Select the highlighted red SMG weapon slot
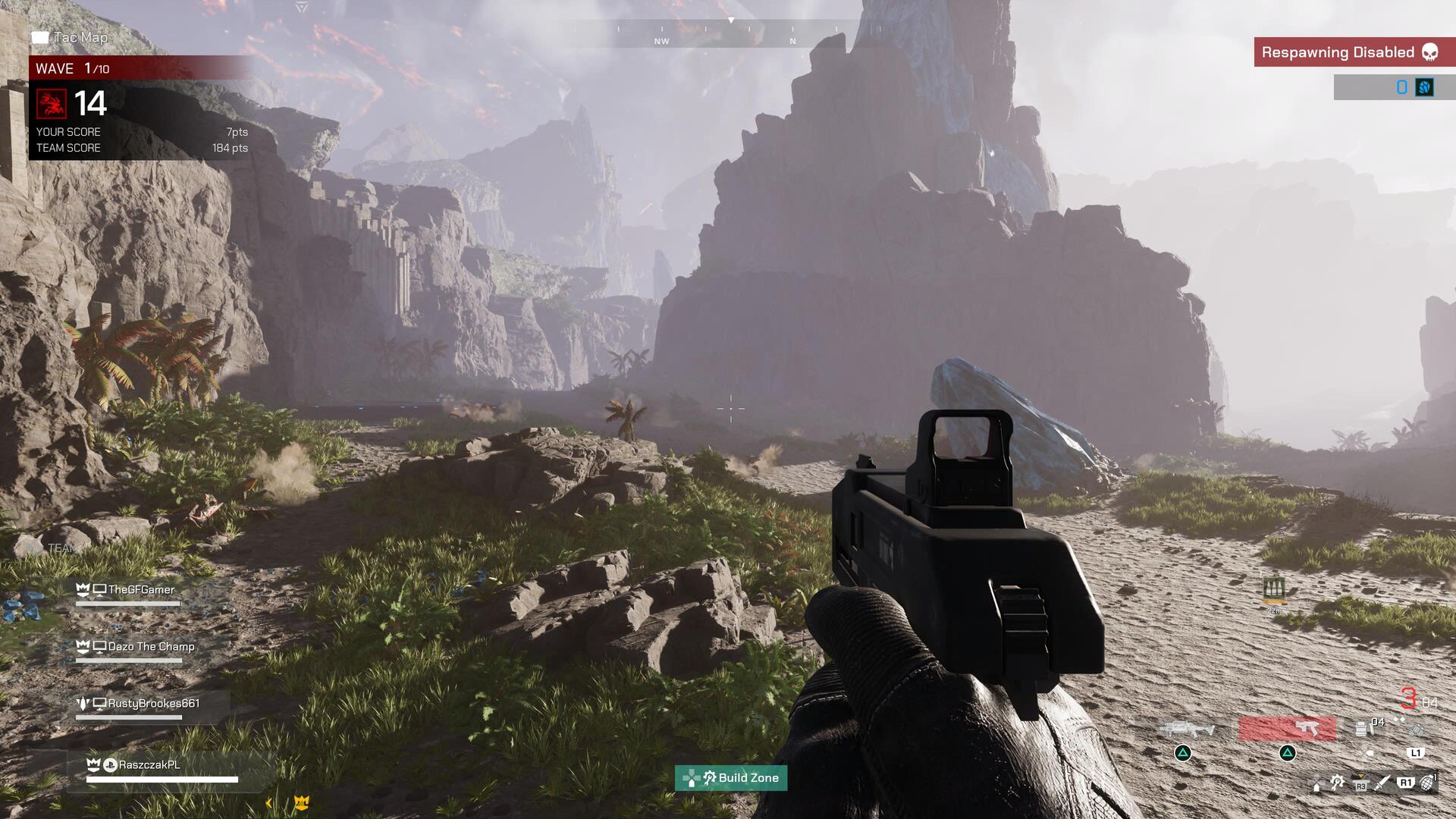Screen dimensions: 1456x819 pyautogui.click(x=1287, y=729)
